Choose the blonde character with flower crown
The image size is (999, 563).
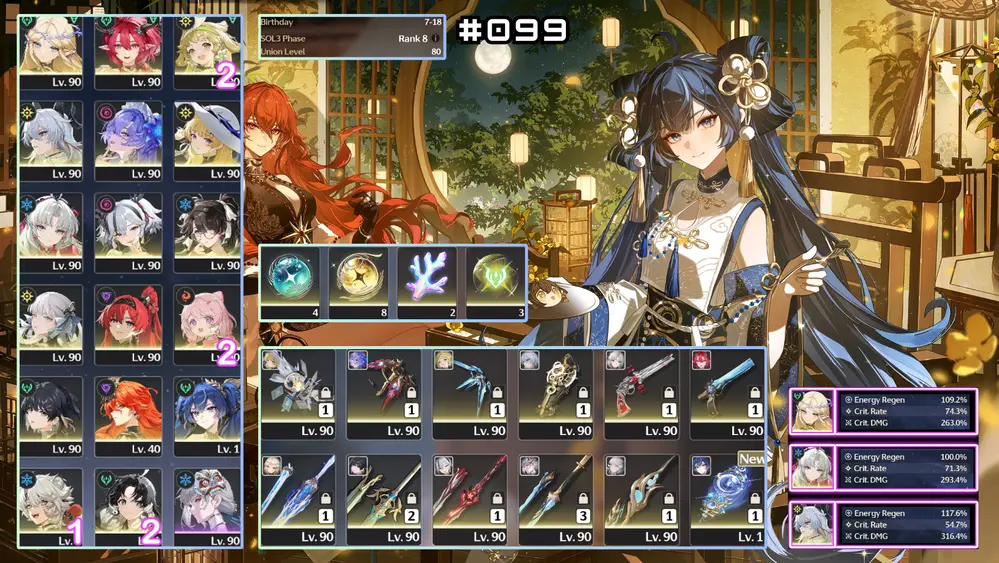pos(51,45)
